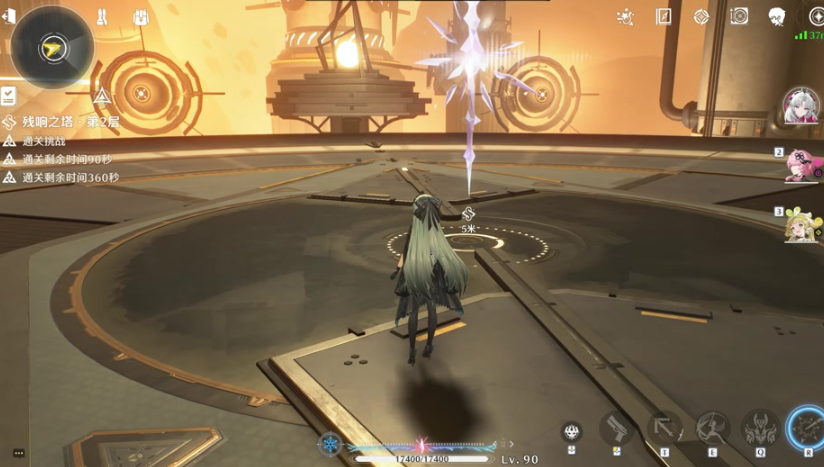Click the chat bubble in bottom-left corner
This screenshot has height=467, width=824.
18,453
